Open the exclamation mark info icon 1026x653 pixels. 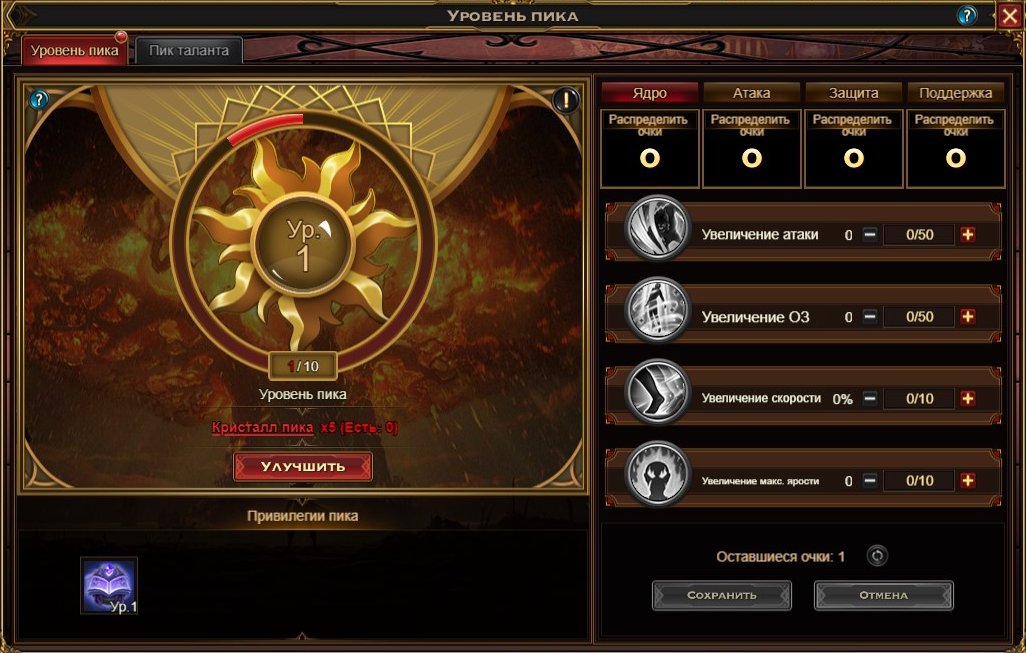[566, 100]
